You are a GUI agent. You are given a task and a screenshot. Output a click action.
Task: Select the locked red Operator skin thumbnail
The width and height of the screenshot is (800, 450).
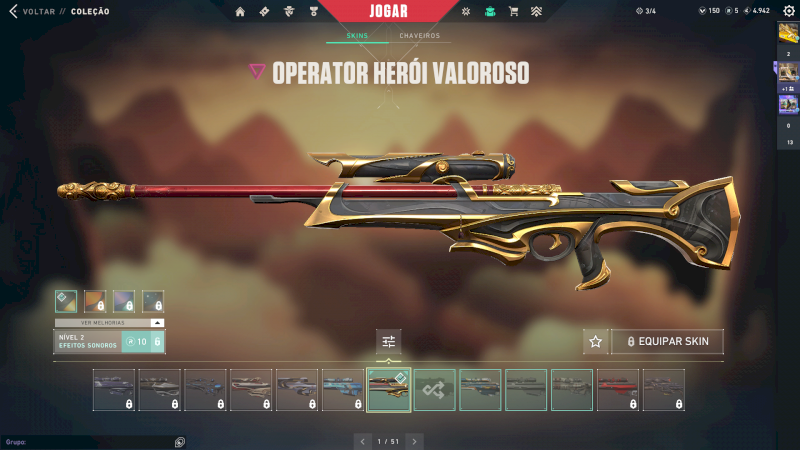[617, 390]
